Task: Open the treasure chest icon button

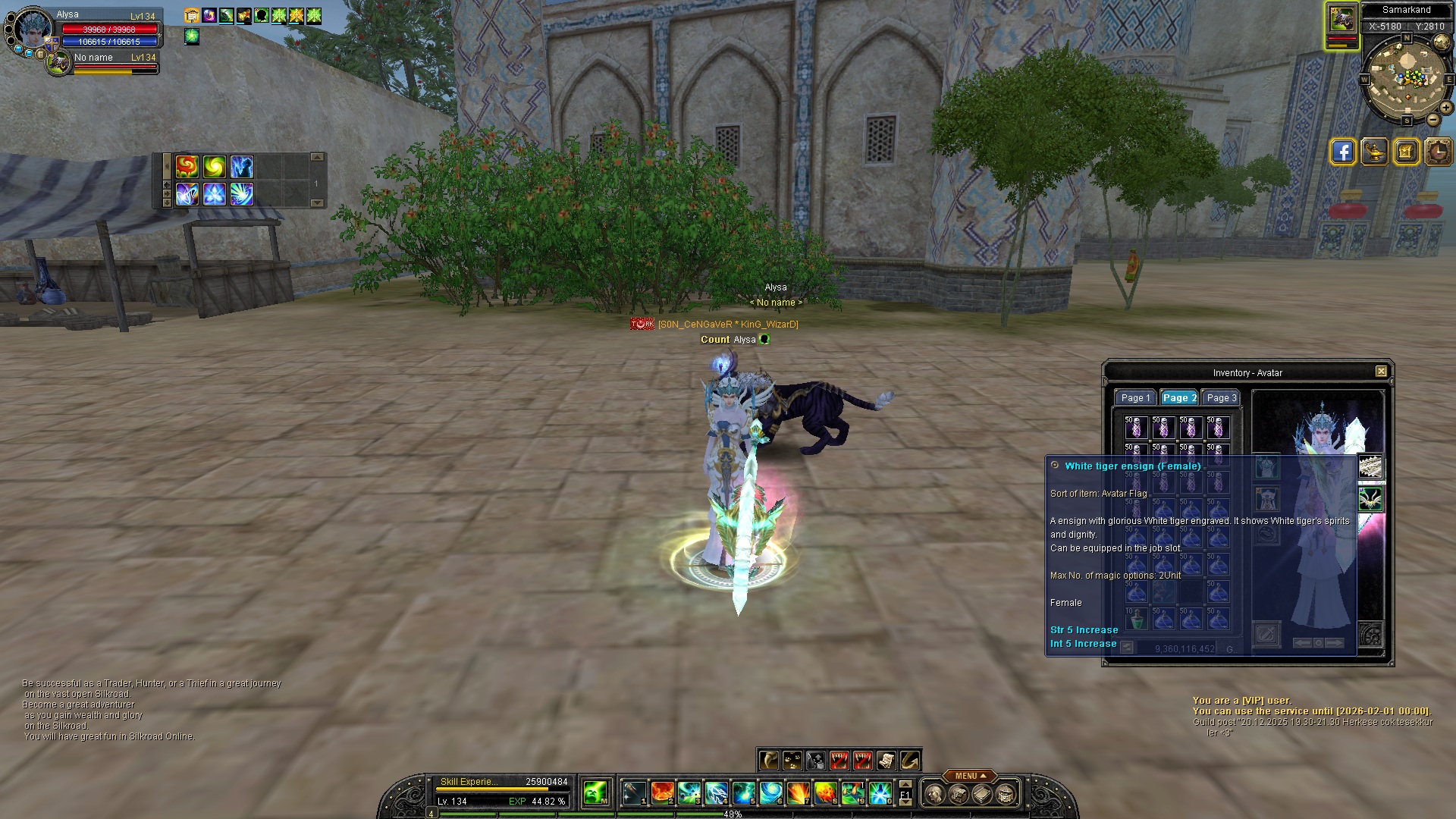Action: (1406, 152)
